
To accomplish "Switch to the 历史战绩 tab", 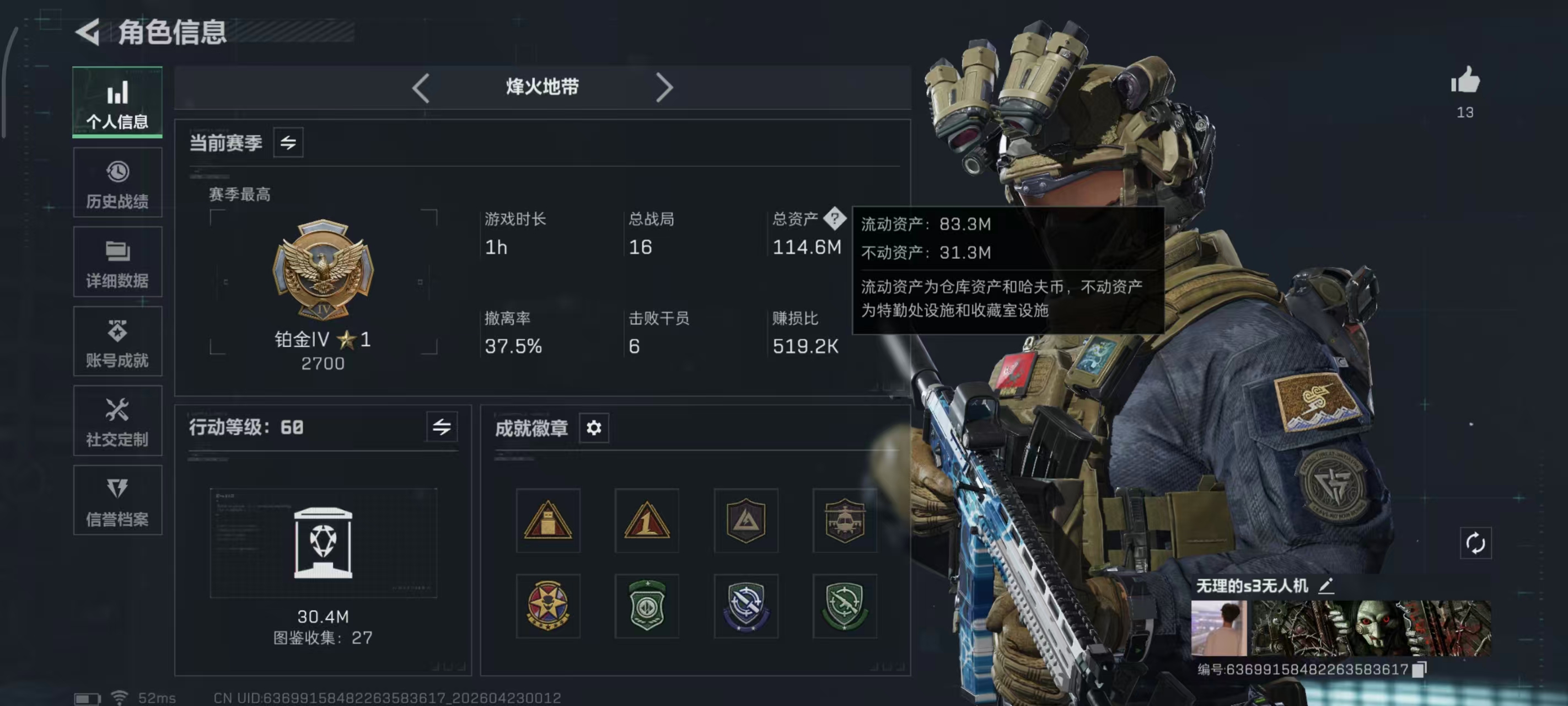I will pyautogui.click(x=117, y=183).
